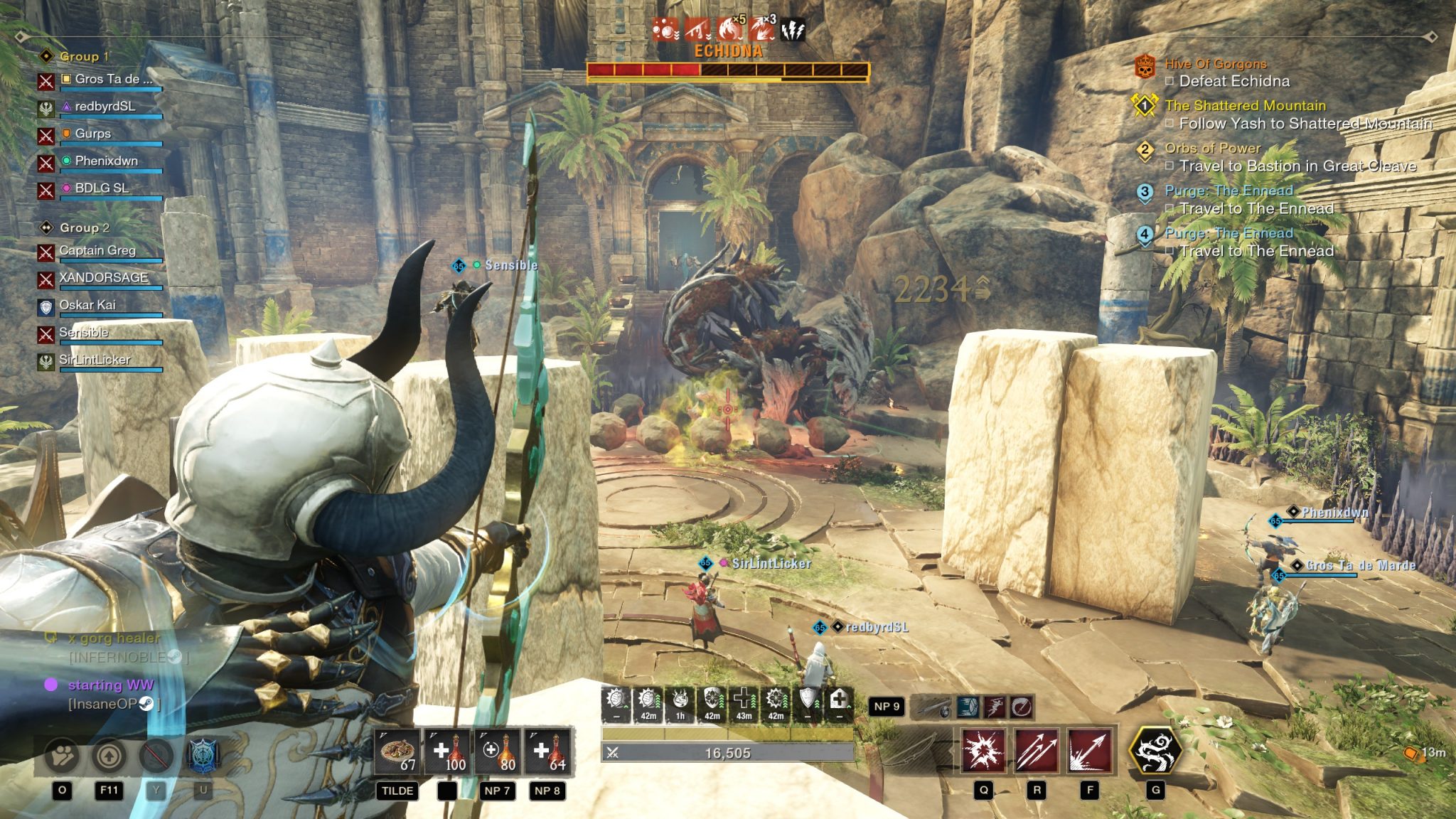Open the chat message "starting WW"
Screen dimensions: 1456x819
pyautogui.click(x=110, y=685)
